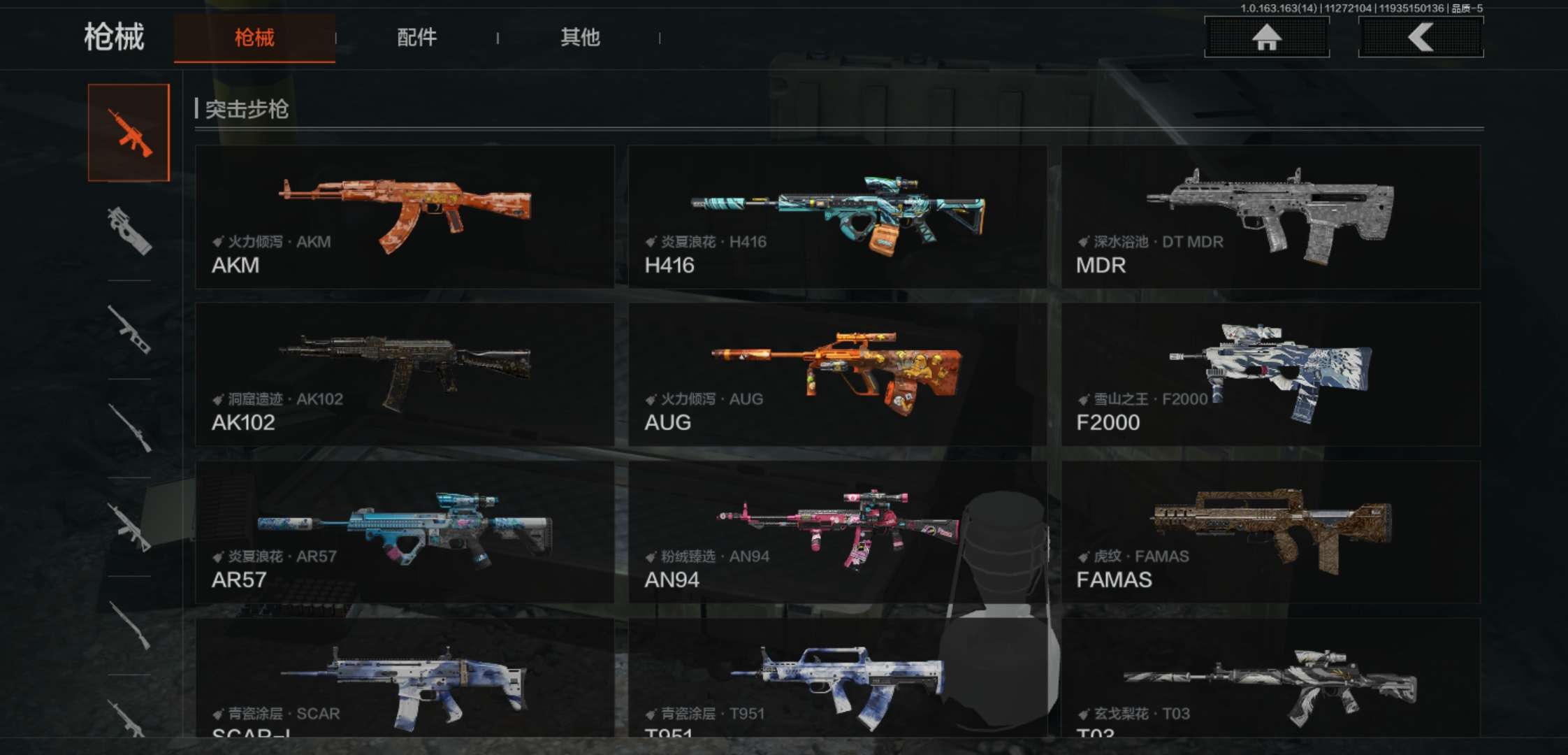The width and height of the screenshot is (1568, 755).
Task: Select the 枪械 tab
Action: pyautogui.click(x=254, y=38)
